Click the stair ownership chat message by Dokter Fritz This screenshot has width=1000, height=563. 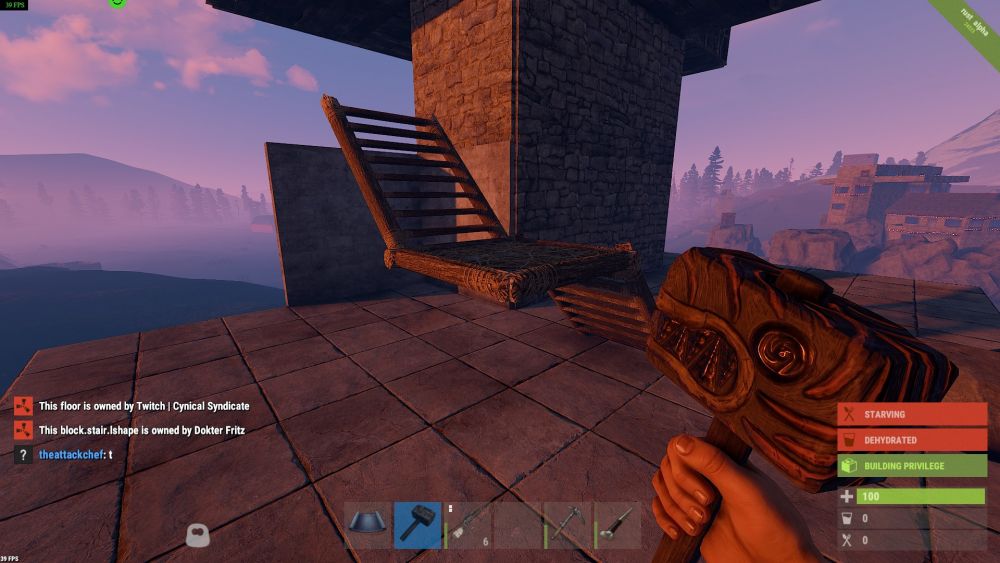tap(141, 431)
